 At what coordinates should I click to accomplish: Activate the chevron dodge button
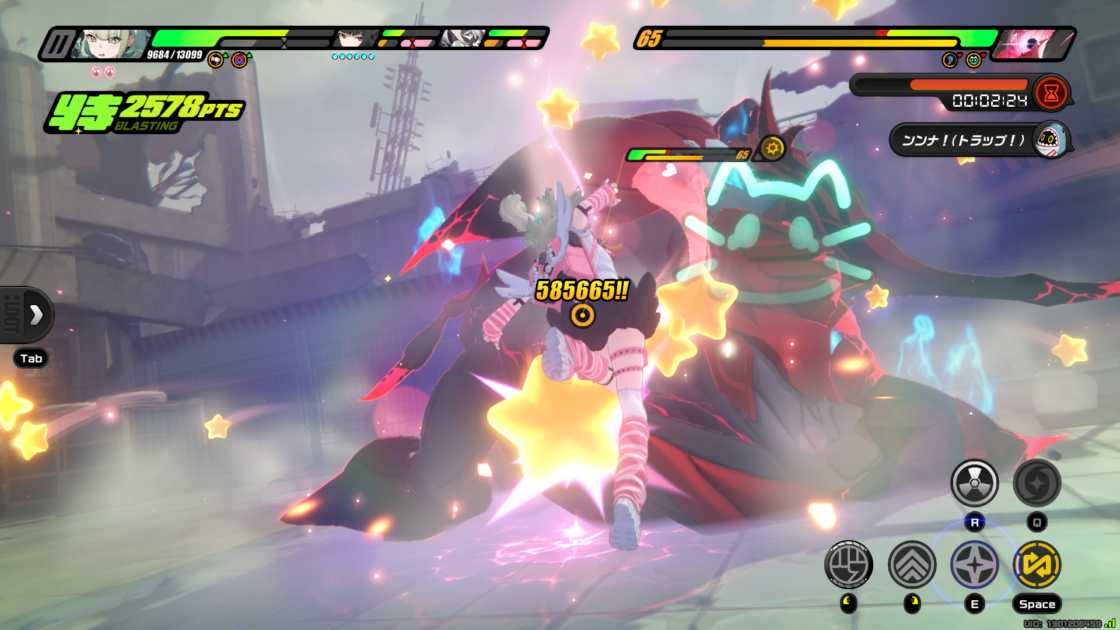911,564
